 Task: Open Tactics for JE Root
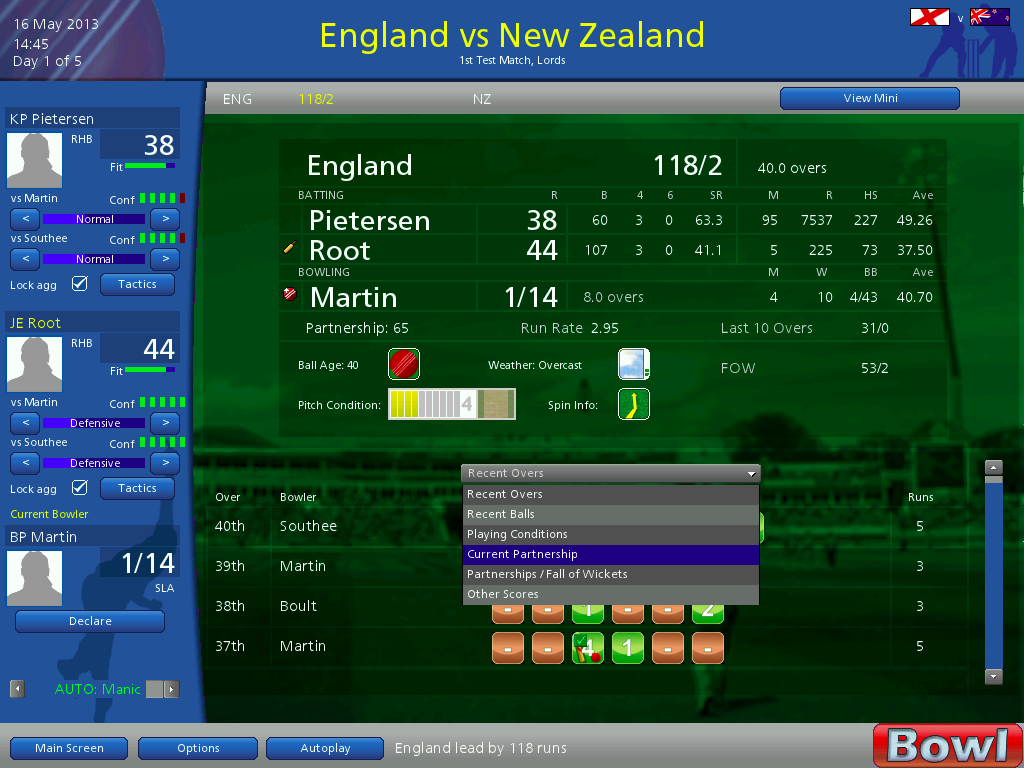coord(137,488)
